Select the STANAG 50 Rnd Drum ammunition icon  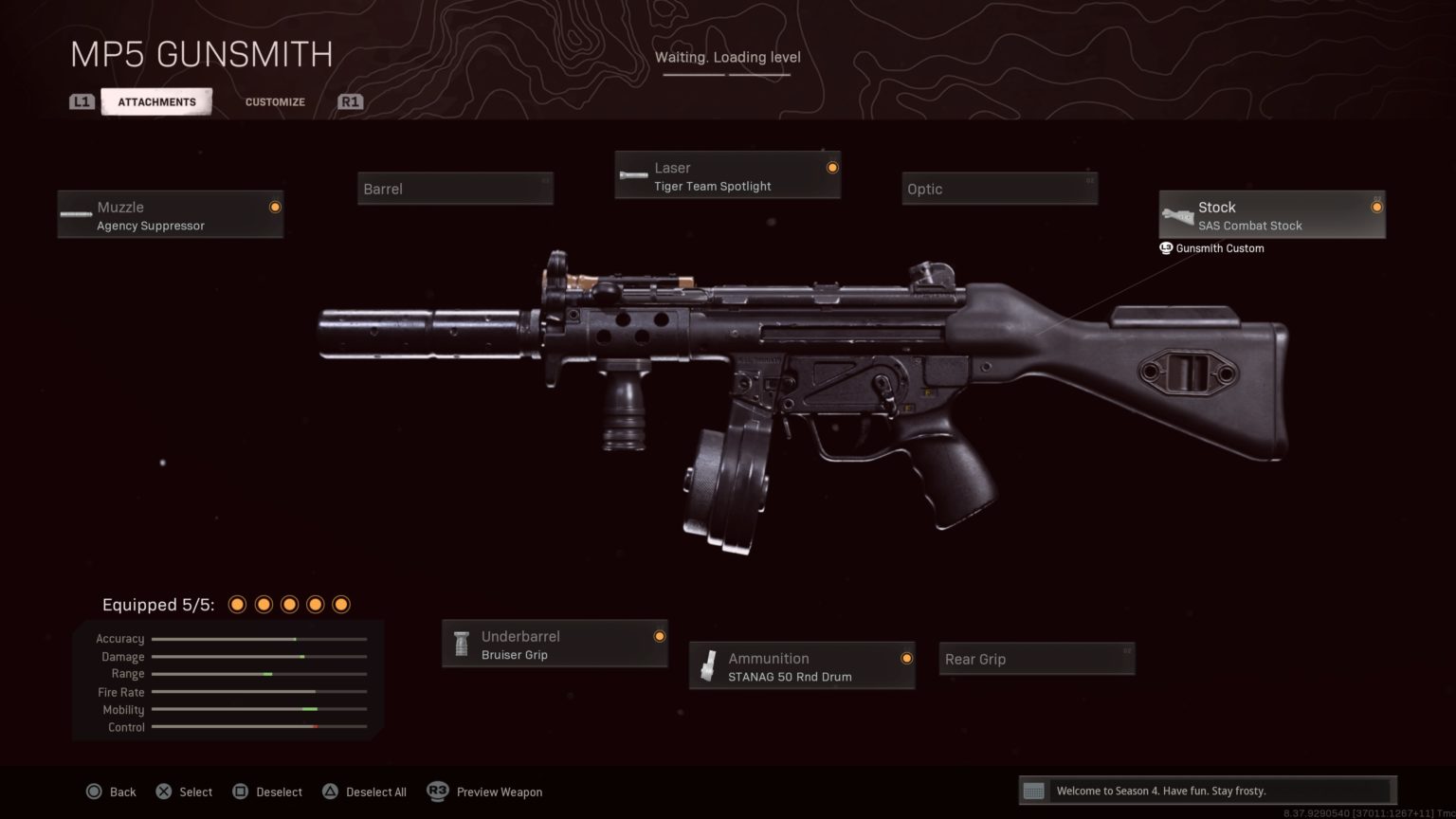coord(708,664)
